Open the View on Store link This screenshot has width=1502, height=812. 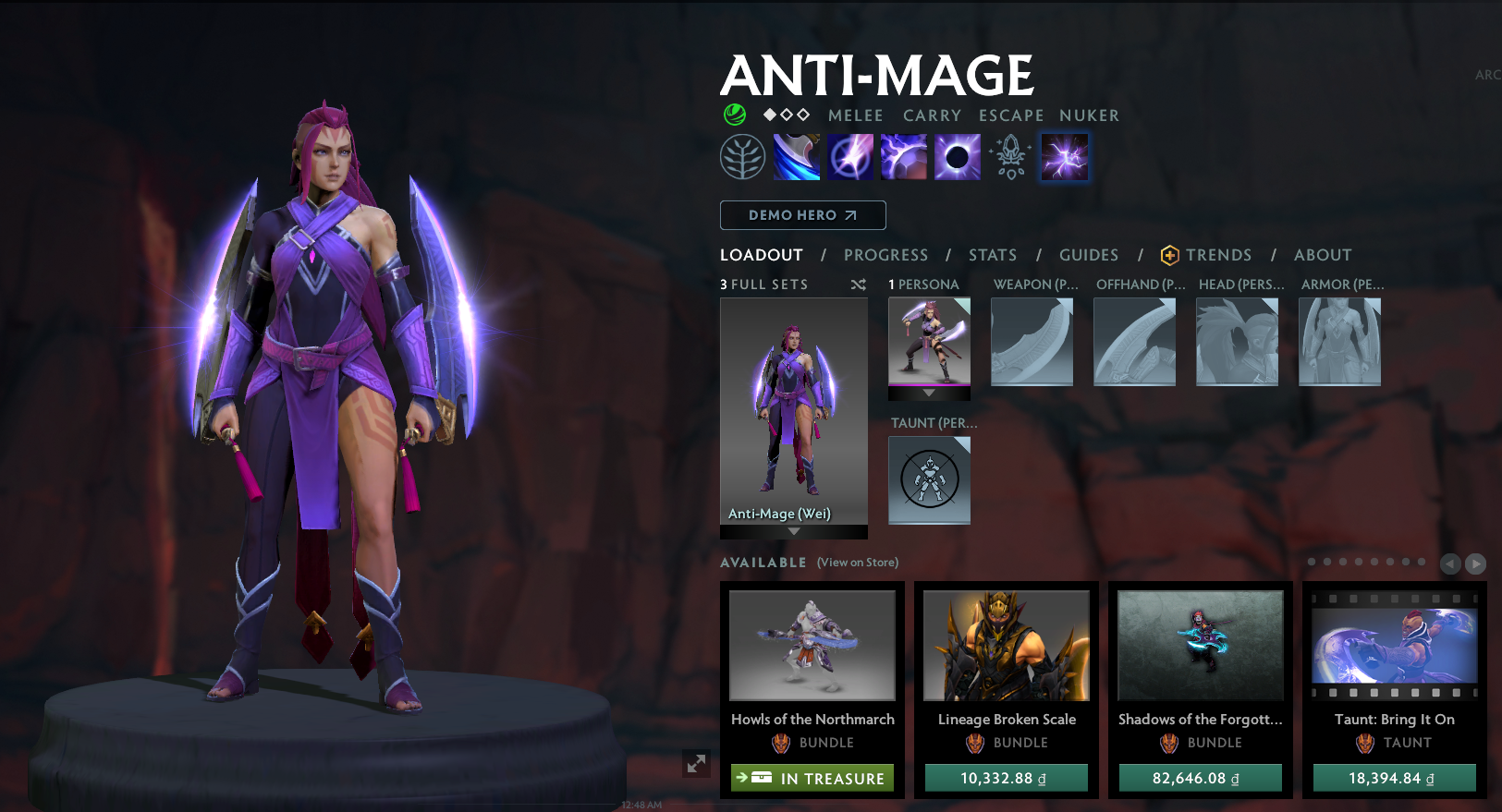(x=857, y=562)
